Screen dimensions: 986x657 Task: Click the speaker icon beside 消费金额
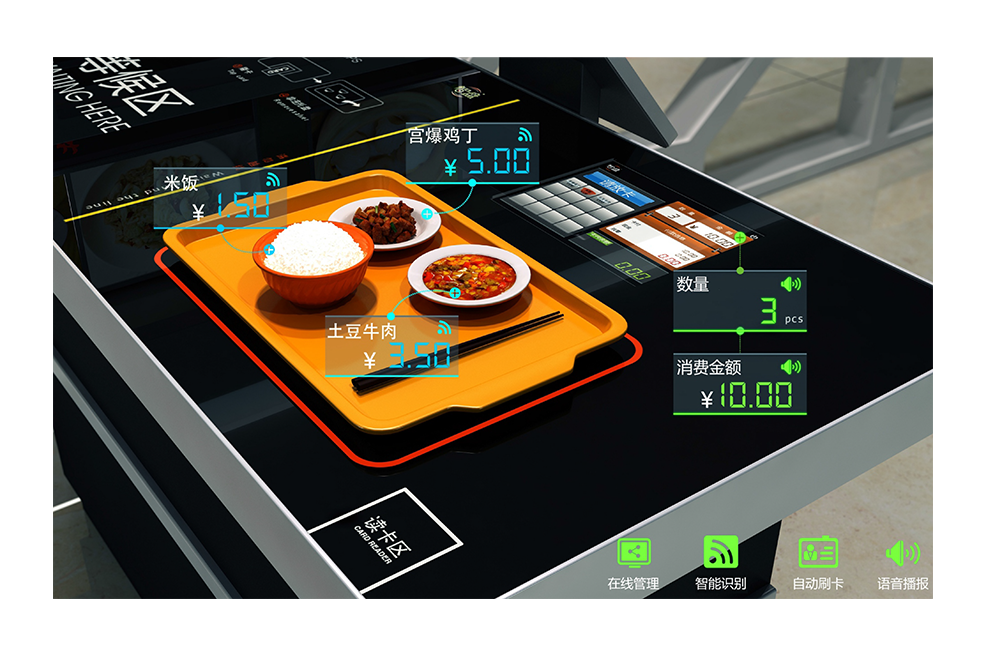pos(790,367)
